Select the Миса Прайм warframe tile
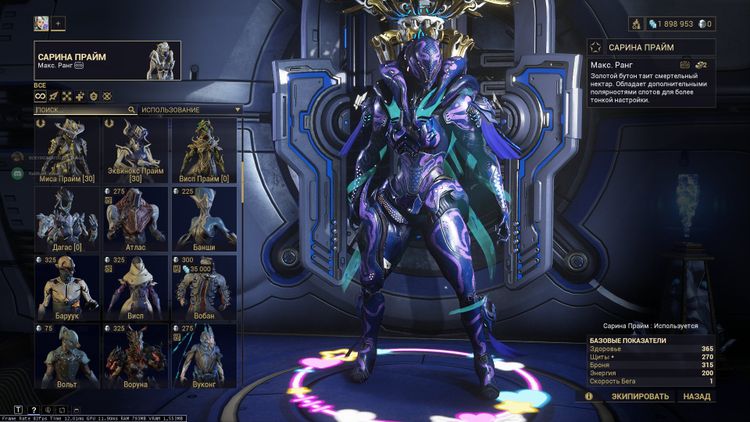This screenshot has width=750, height=422. pyautogui.click(x=67, y=150)
